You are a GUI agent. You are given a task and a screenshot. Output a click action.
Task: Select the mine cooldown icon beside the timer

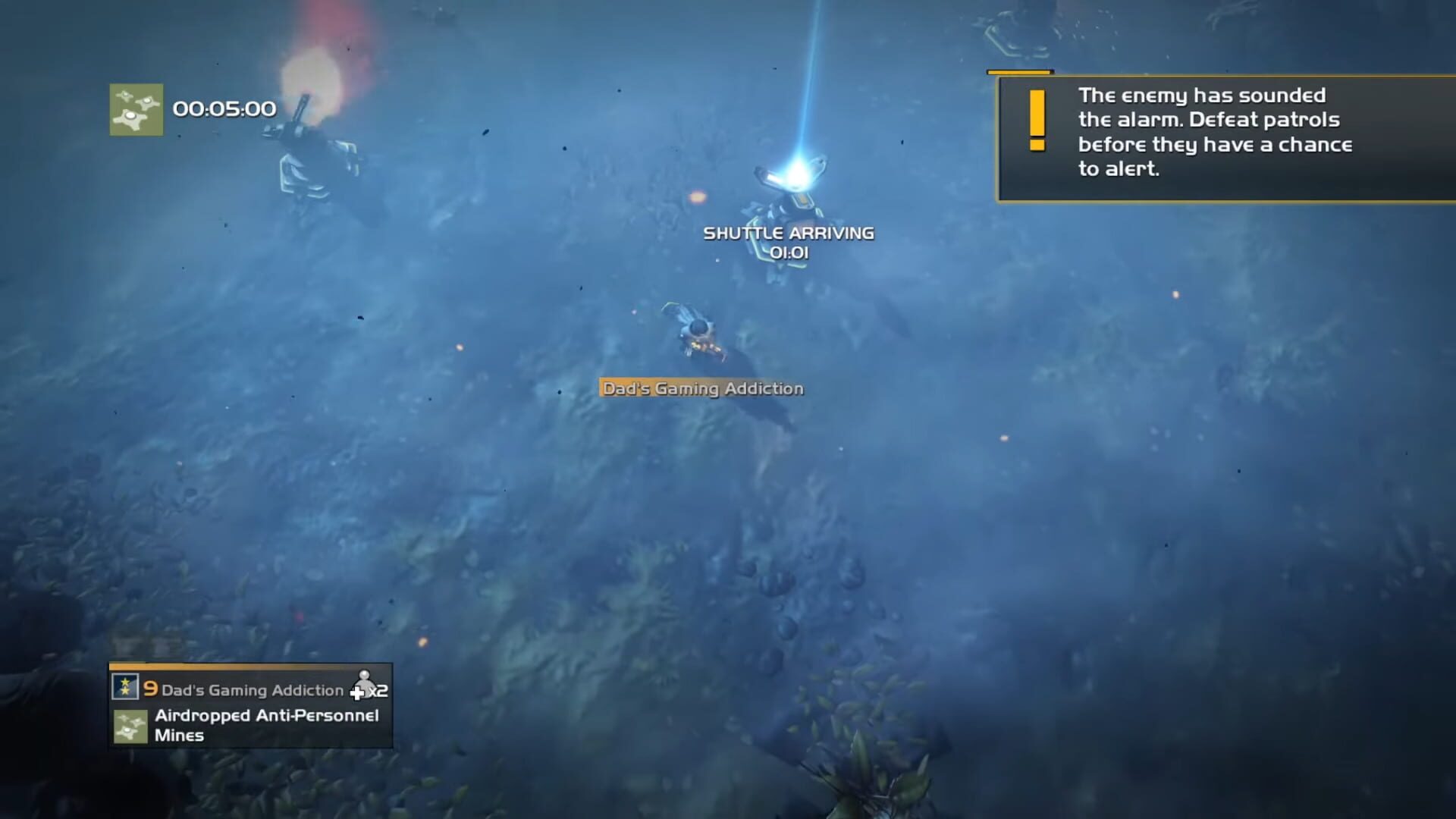click(x=135, y=108)
